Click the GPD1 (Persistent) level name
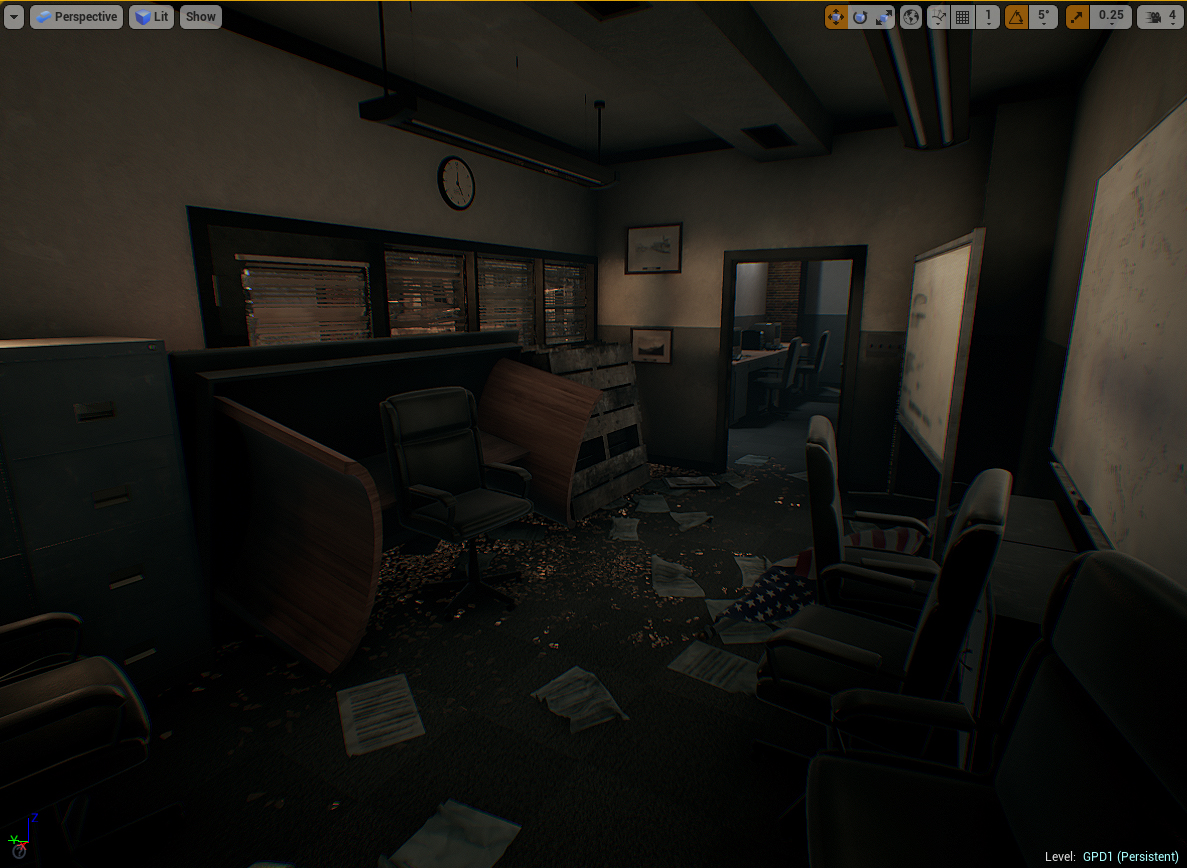 click(1130, 857)
